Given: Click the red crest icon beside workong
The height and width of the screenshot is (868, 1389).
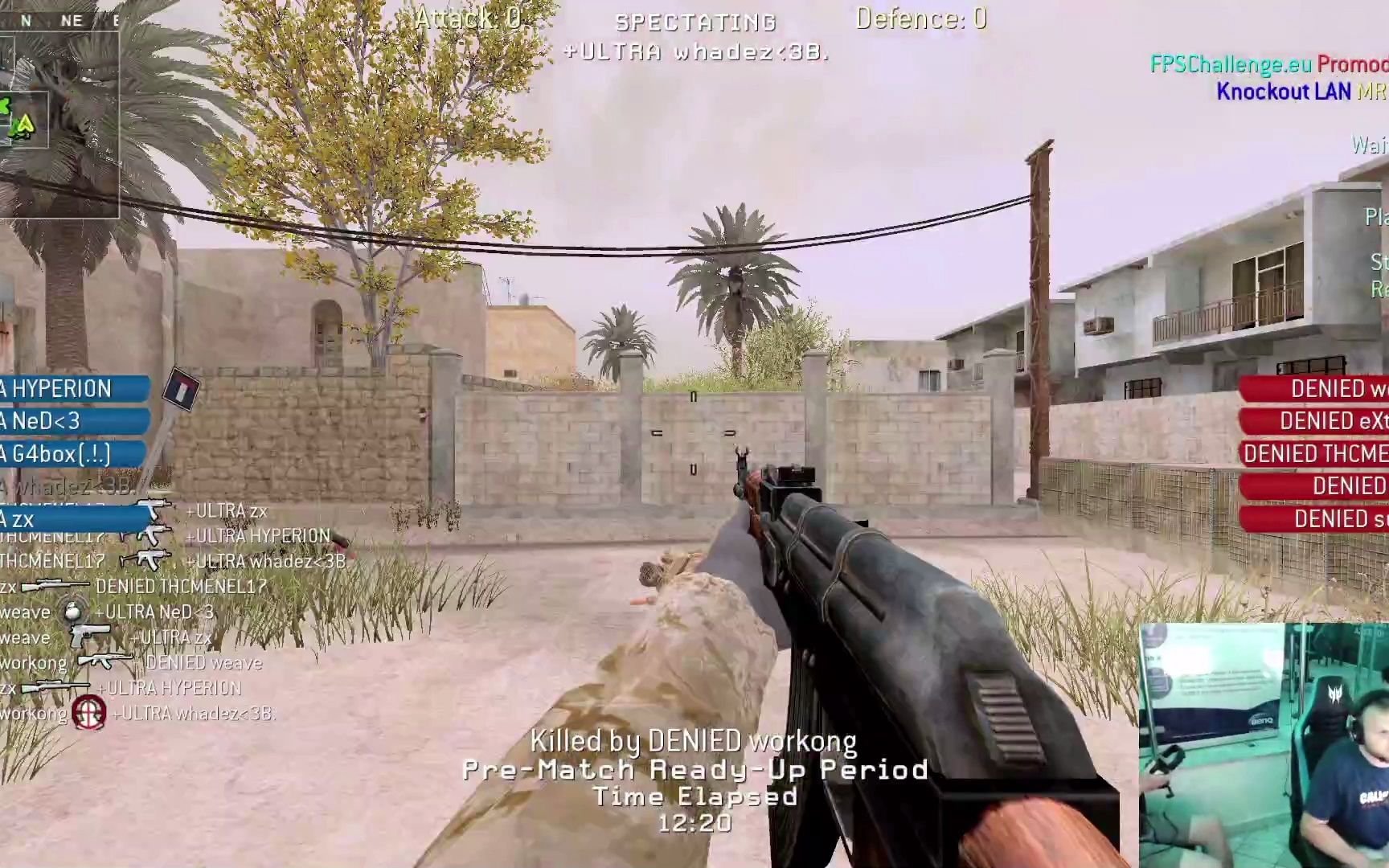Looking at the screenshot, I should 89,710.
